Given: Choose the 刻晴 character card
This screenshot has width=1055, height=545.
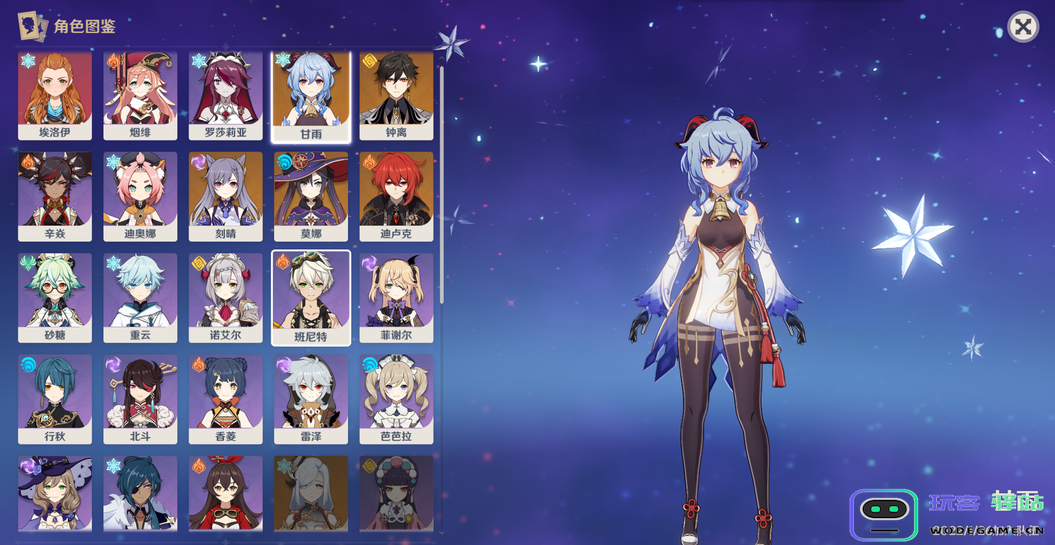Looking at the screenshot, I should coord(226,196).
